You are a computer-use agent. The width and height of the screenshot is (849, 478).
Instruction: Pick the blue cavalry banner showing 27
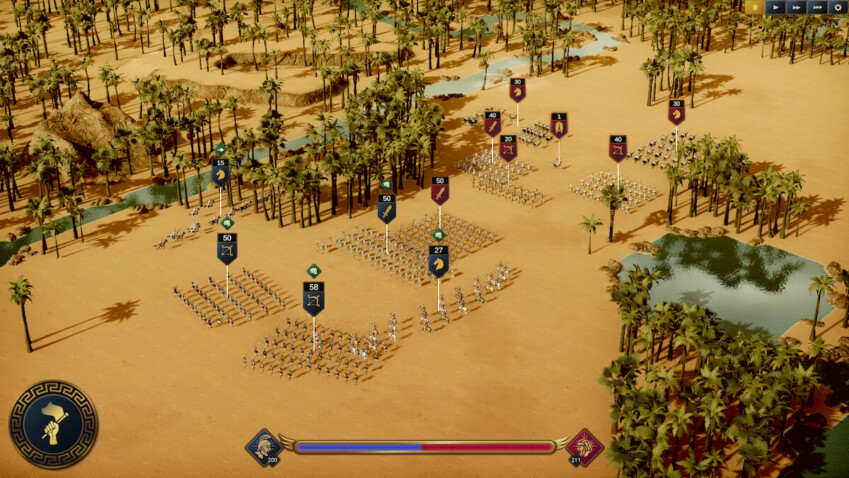438,260
